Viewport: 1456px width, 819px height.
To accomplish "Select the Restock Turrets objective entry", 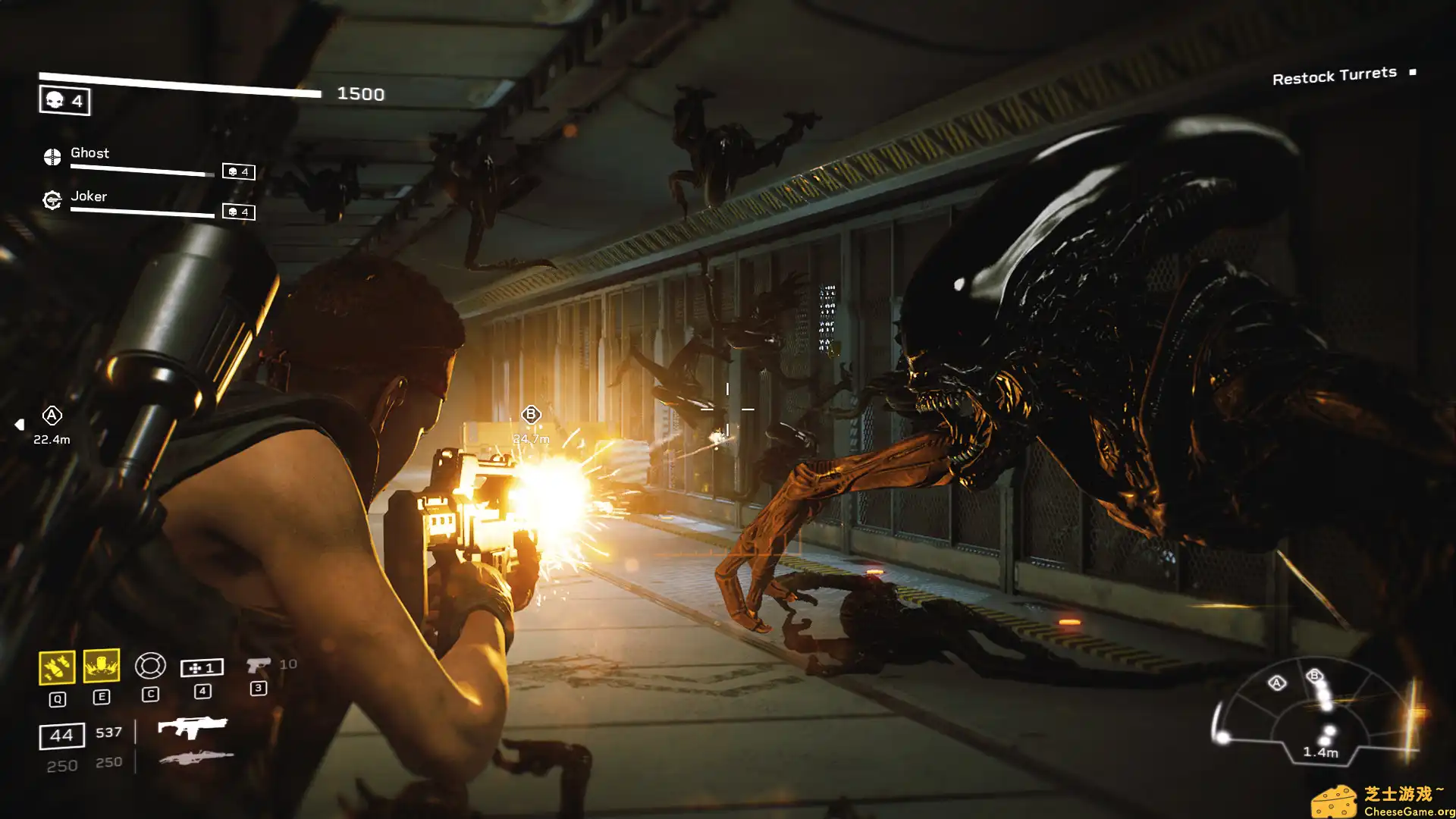I will 1333,74.
